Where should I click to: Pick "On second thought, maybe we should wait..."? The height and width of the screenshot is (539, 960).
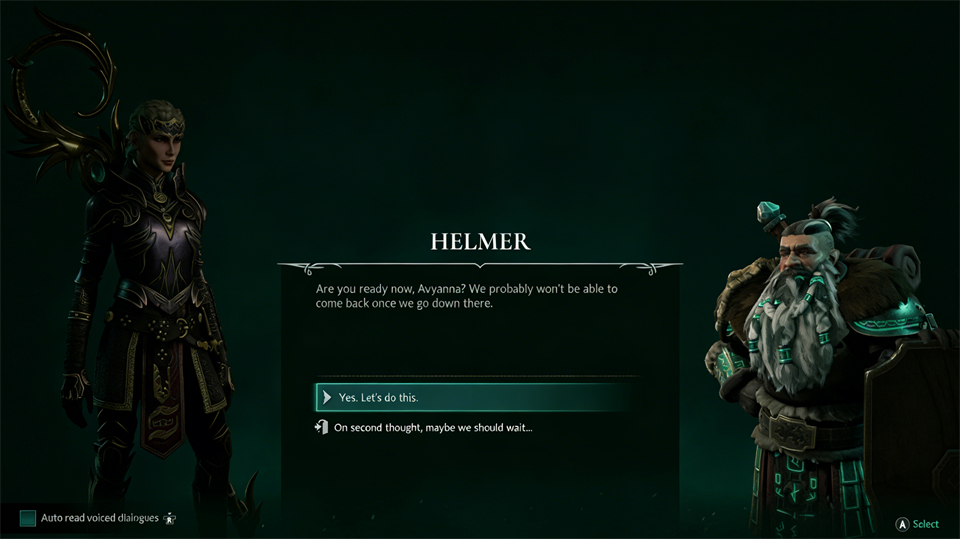[433, 428]
